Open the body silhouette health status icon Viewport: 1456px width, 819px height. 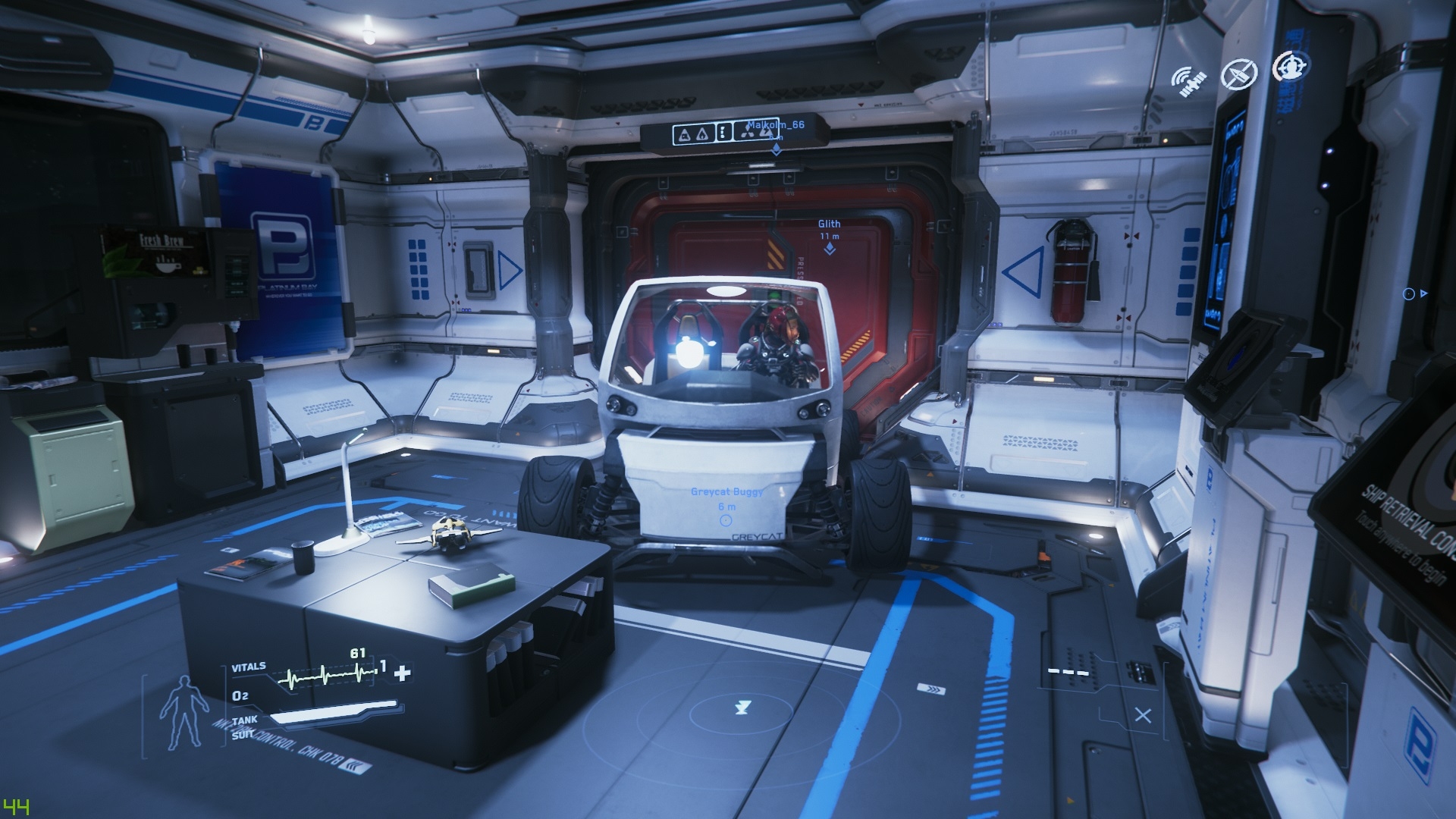coord(182,712)
